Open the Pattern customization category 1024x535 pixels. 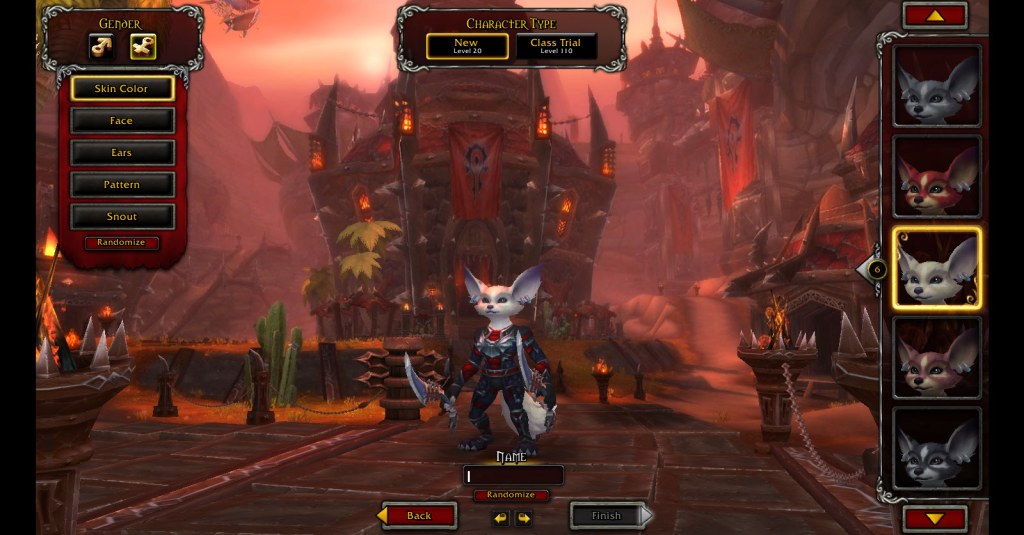(122, 185)
